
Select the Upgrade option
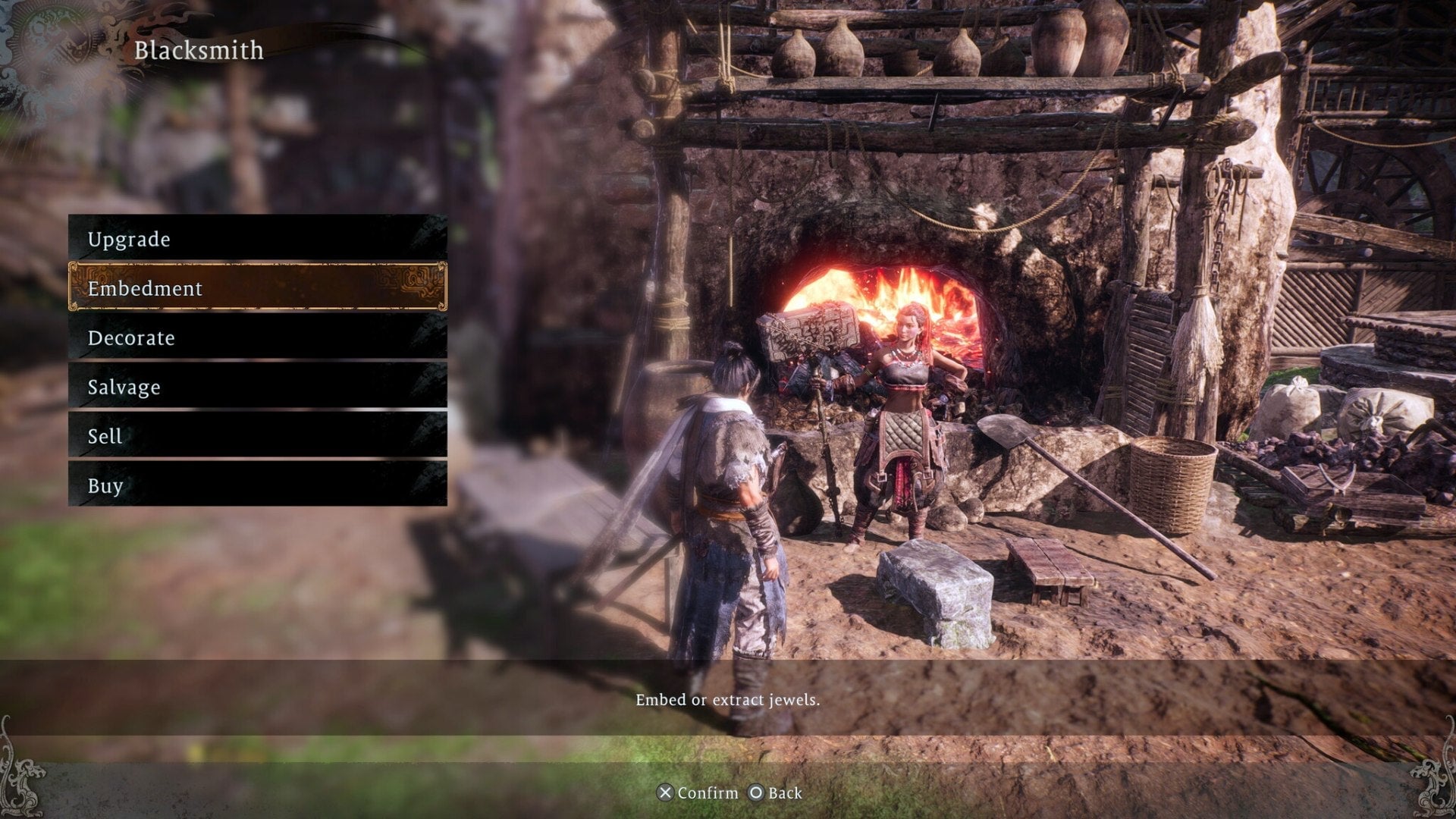129,240
